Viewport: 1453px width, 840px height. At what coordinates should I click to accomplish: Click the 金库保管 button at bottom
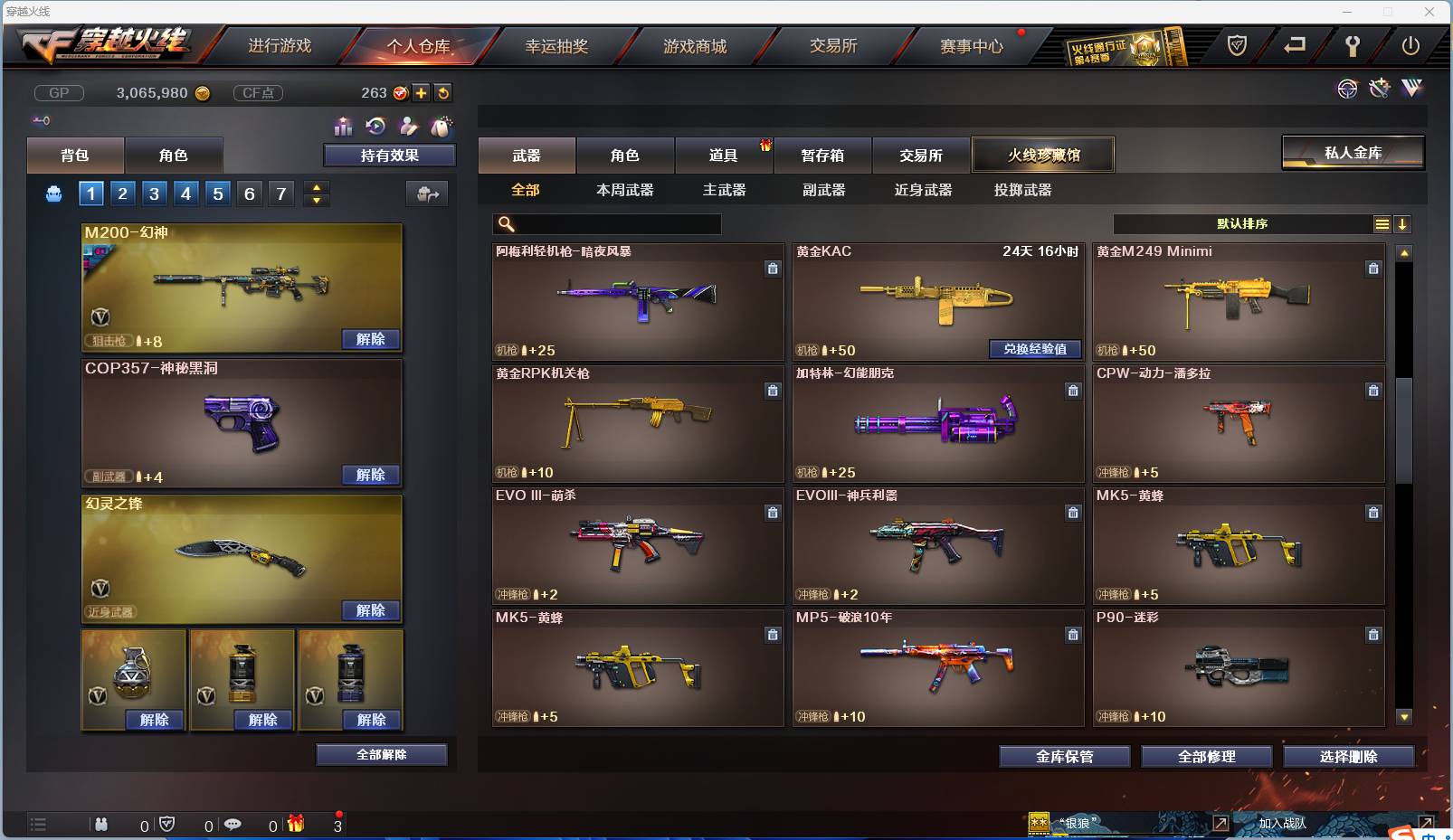tap(1064, 757)
